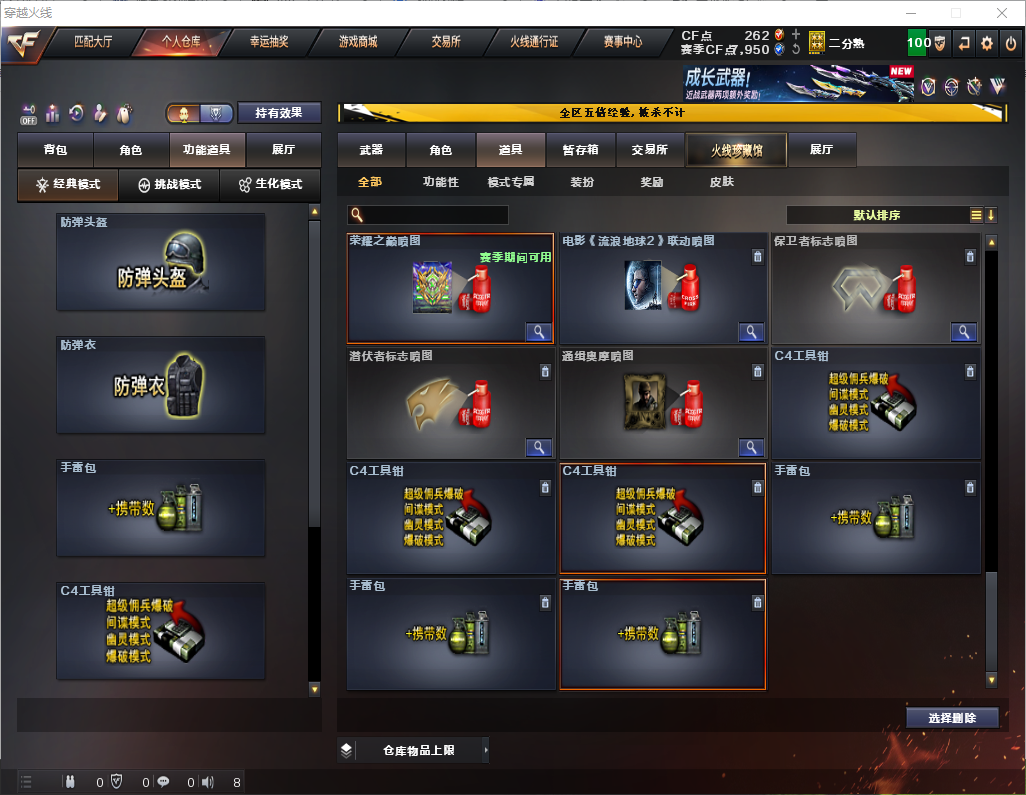This screenshot has height=795, width=1026.
Task: Open settings via the gear icon
Action: (987, 43)
